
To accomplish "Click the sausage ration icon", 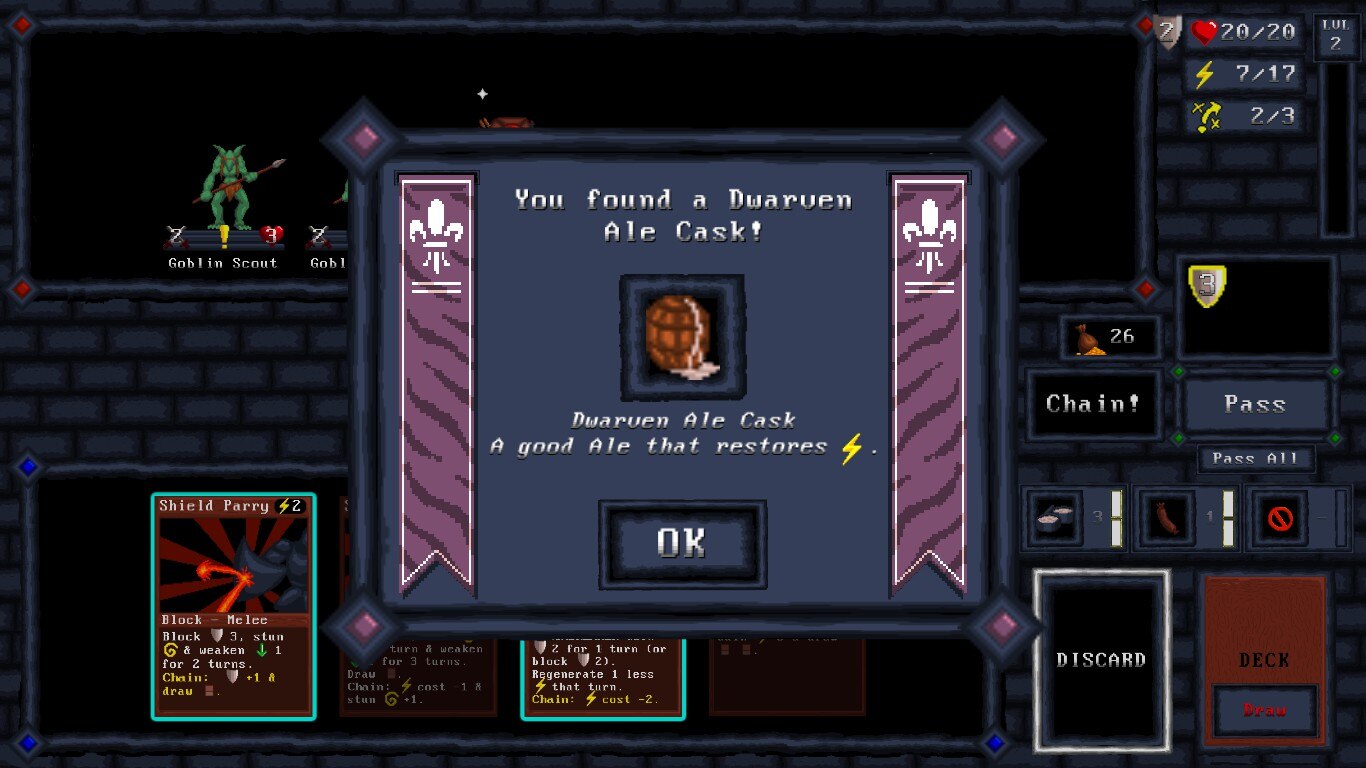I will click(1165, 518).
